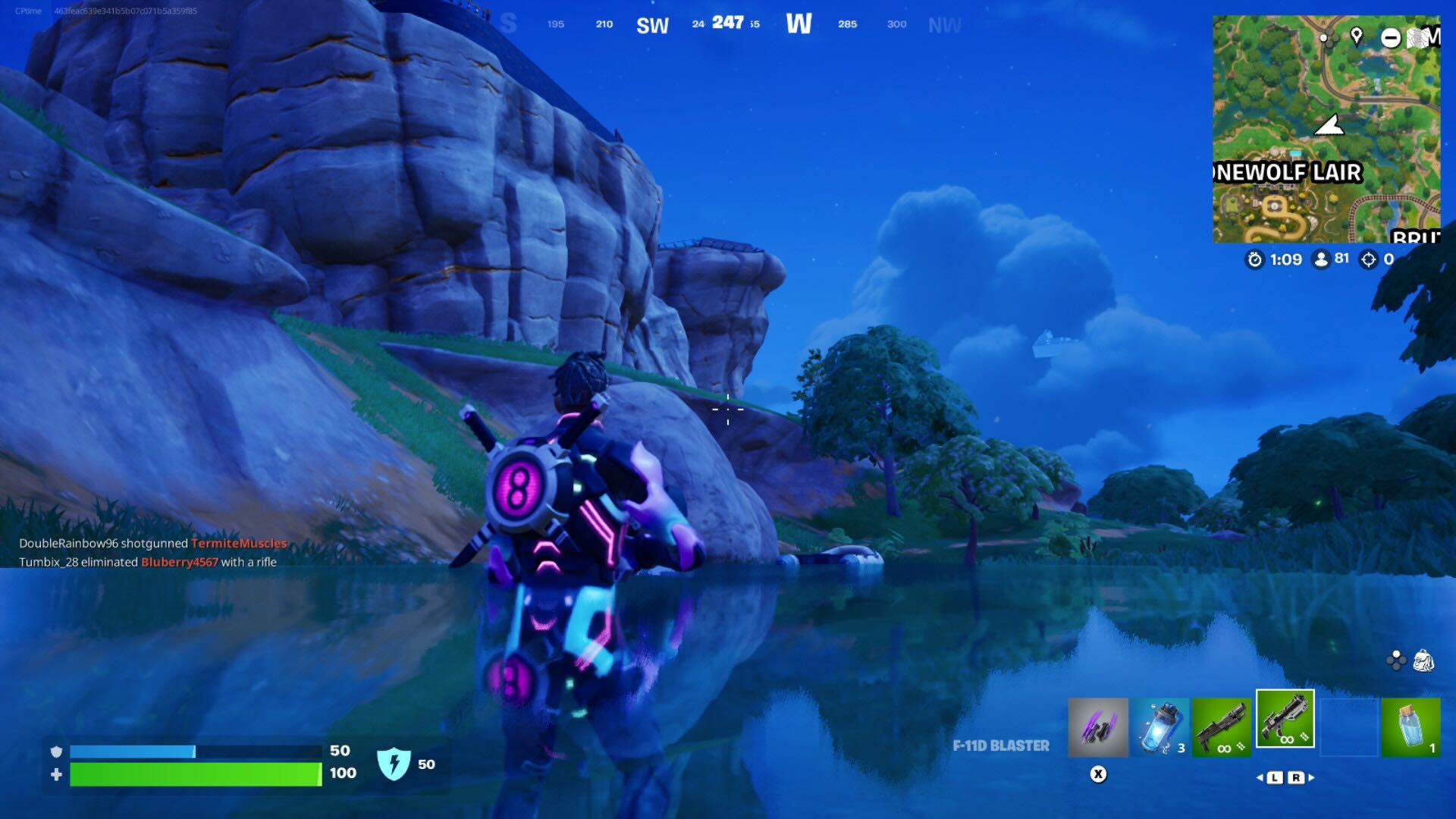Viewport: 1456px width, 819px height.
Task: Click the map pin marker icon
Action: pos(1356,36)
